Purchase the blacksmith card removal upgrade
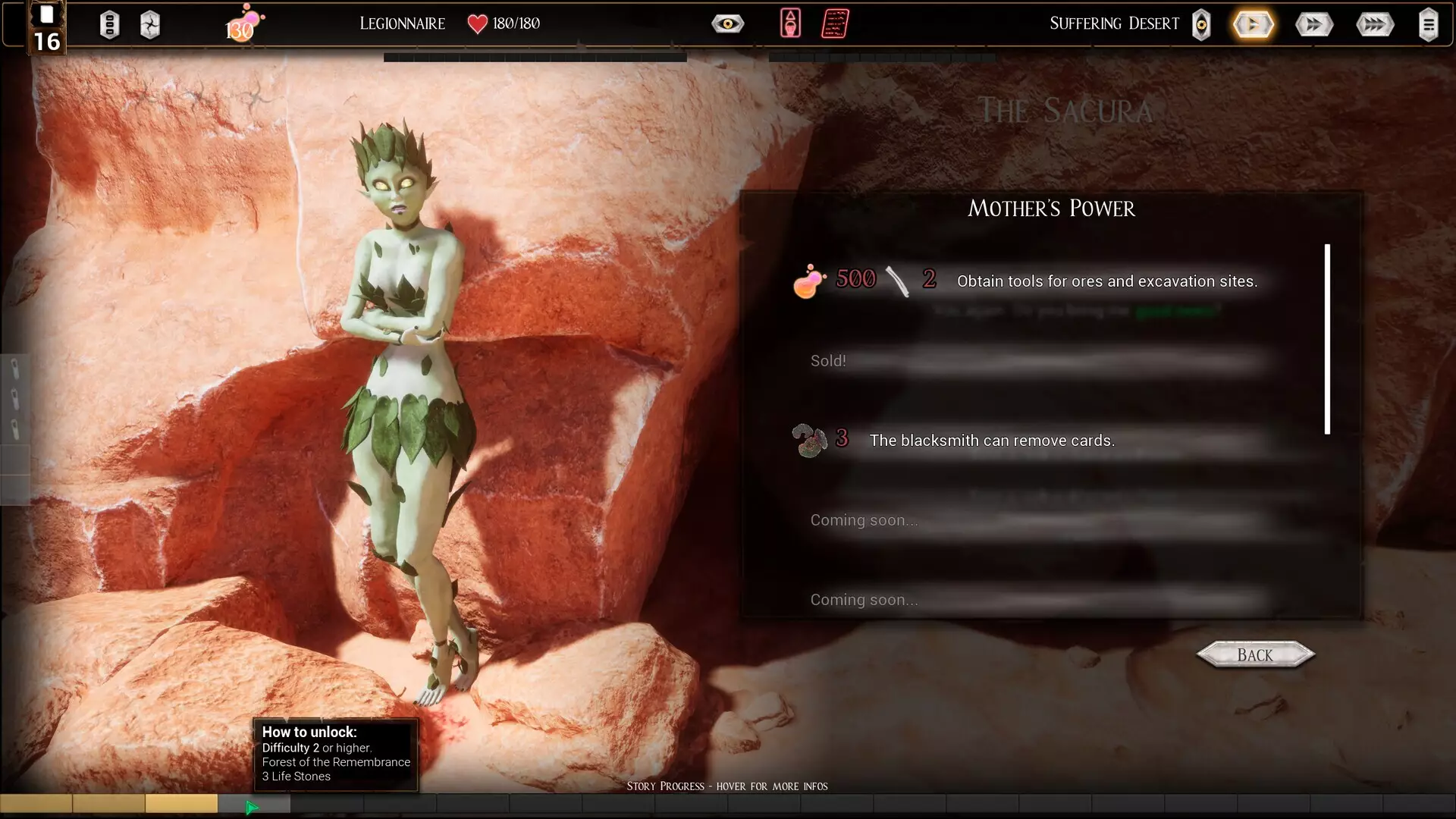The width and height of the screenshot is (1456, 819). [x=991, y=441]
